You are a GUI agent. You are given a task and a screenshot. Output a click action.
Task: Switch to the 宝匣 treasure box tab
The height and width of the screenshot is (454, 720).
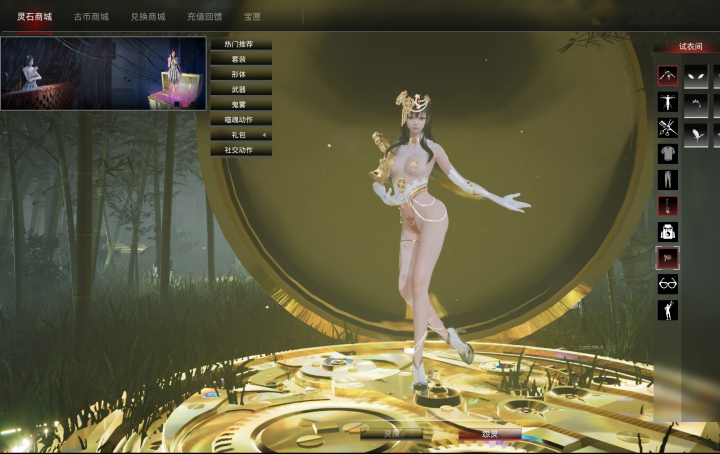coord(252,17)
